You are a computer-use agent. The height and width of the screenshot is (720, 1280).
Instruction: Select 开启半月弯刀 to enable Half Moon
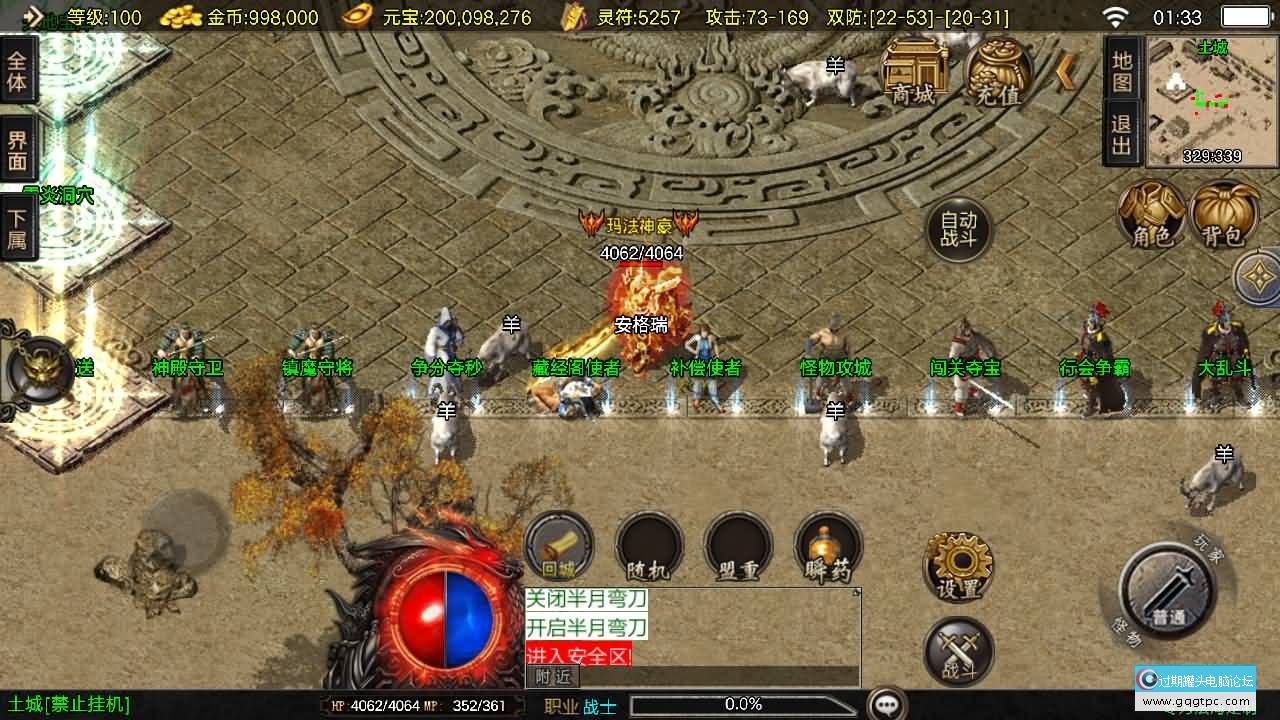coord(586,628)
